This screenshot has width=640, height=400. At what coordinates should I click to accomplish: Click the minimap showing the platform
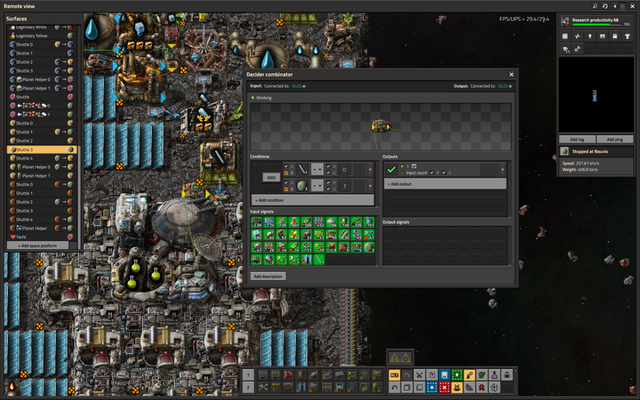pyautogui.click(x=596, y=96)
